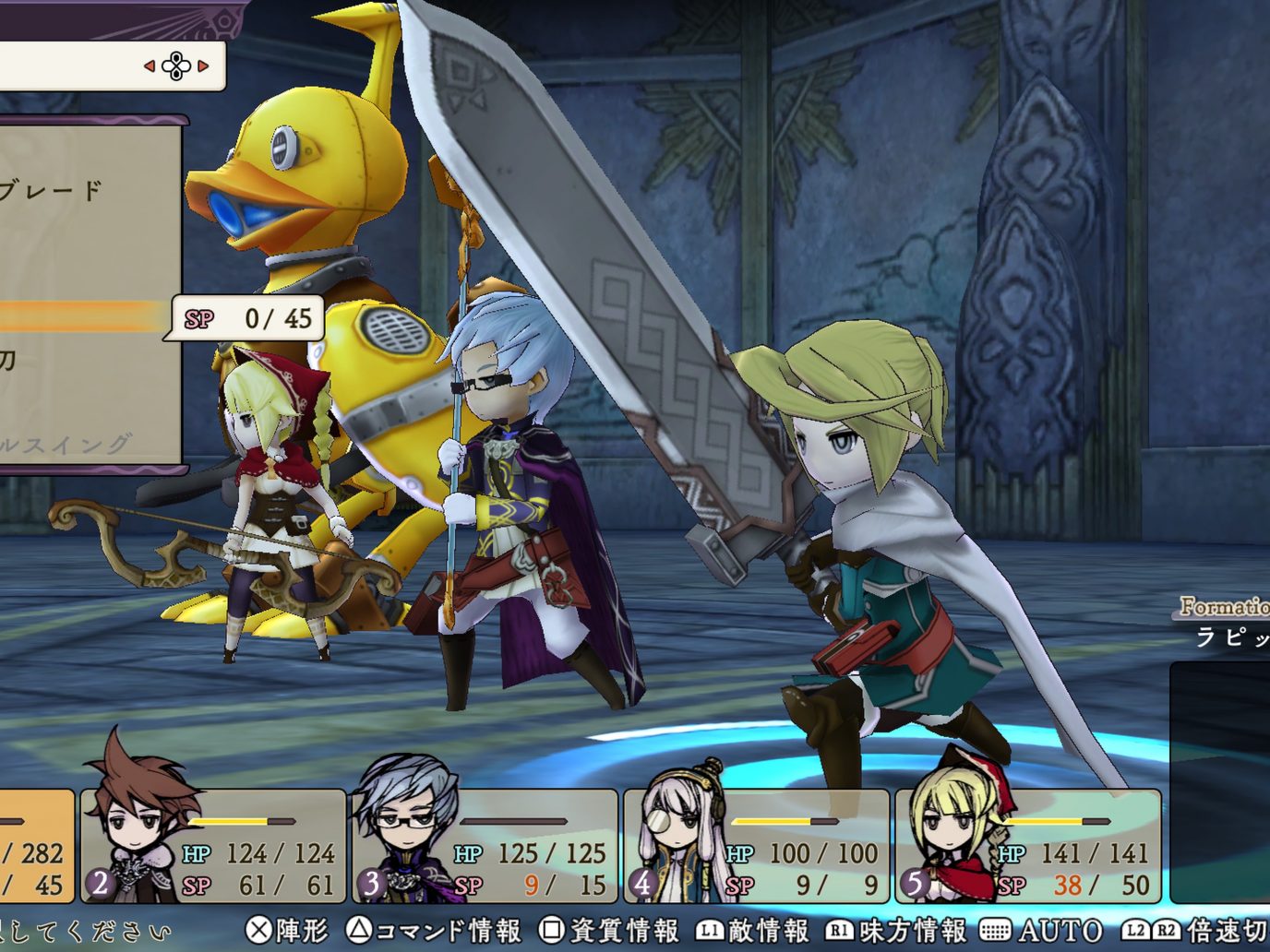Click the right red arrow in the header
The width and height of the screenshot is (1270, 952).
point(203,66)
